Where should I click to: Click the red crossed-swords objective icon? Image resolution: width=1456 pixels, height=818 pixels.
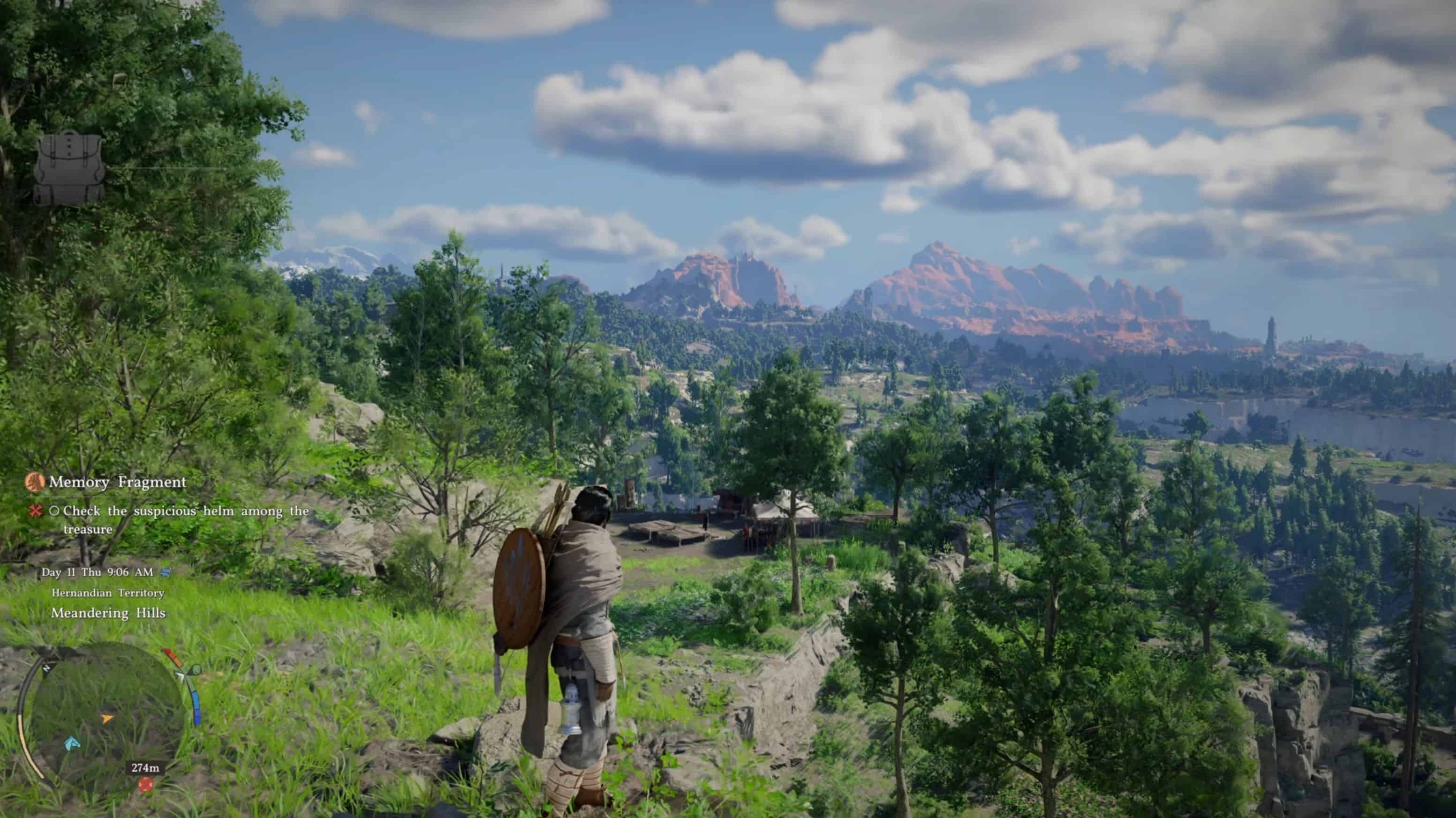(36, 511)
